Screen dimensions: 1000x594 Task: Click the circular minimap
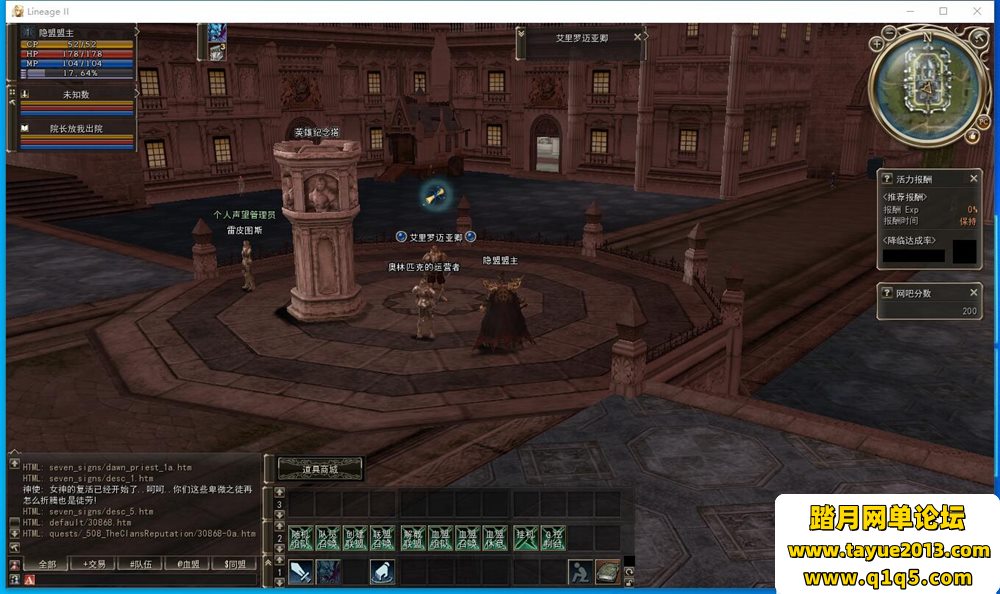(926, 87)
